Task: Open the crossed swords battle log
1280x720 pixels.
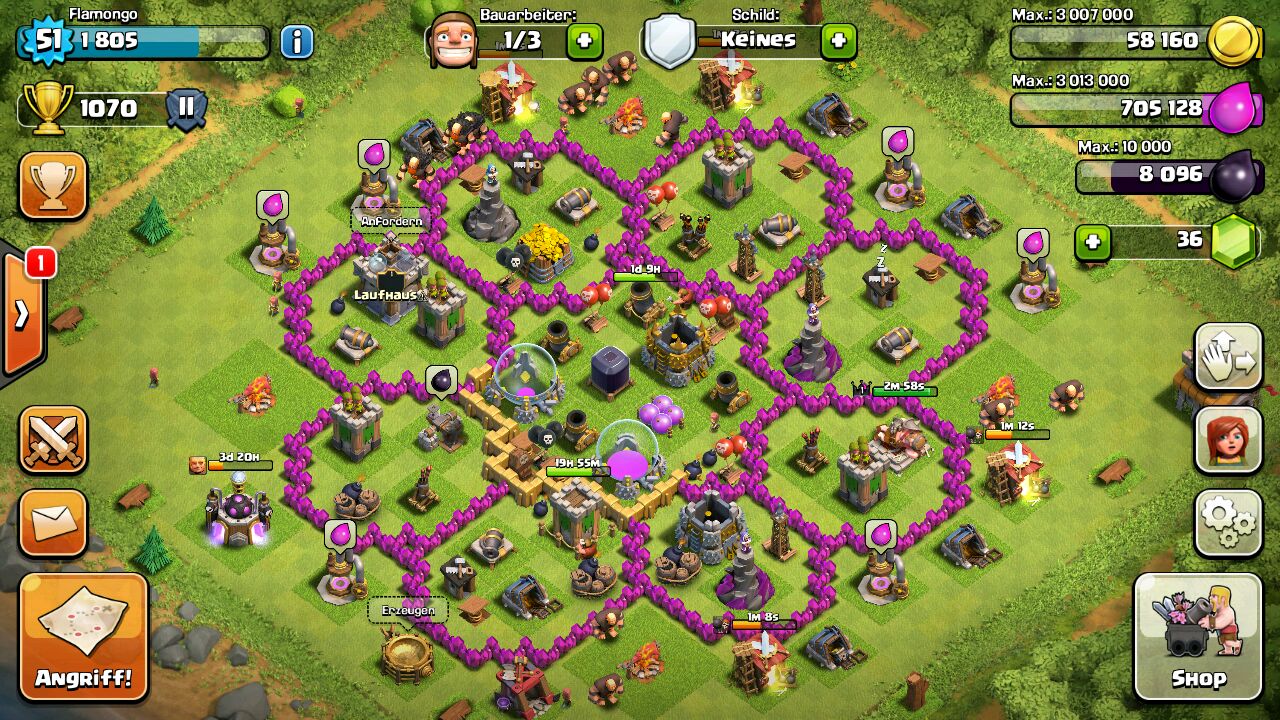Action: [x=53, y=439]
